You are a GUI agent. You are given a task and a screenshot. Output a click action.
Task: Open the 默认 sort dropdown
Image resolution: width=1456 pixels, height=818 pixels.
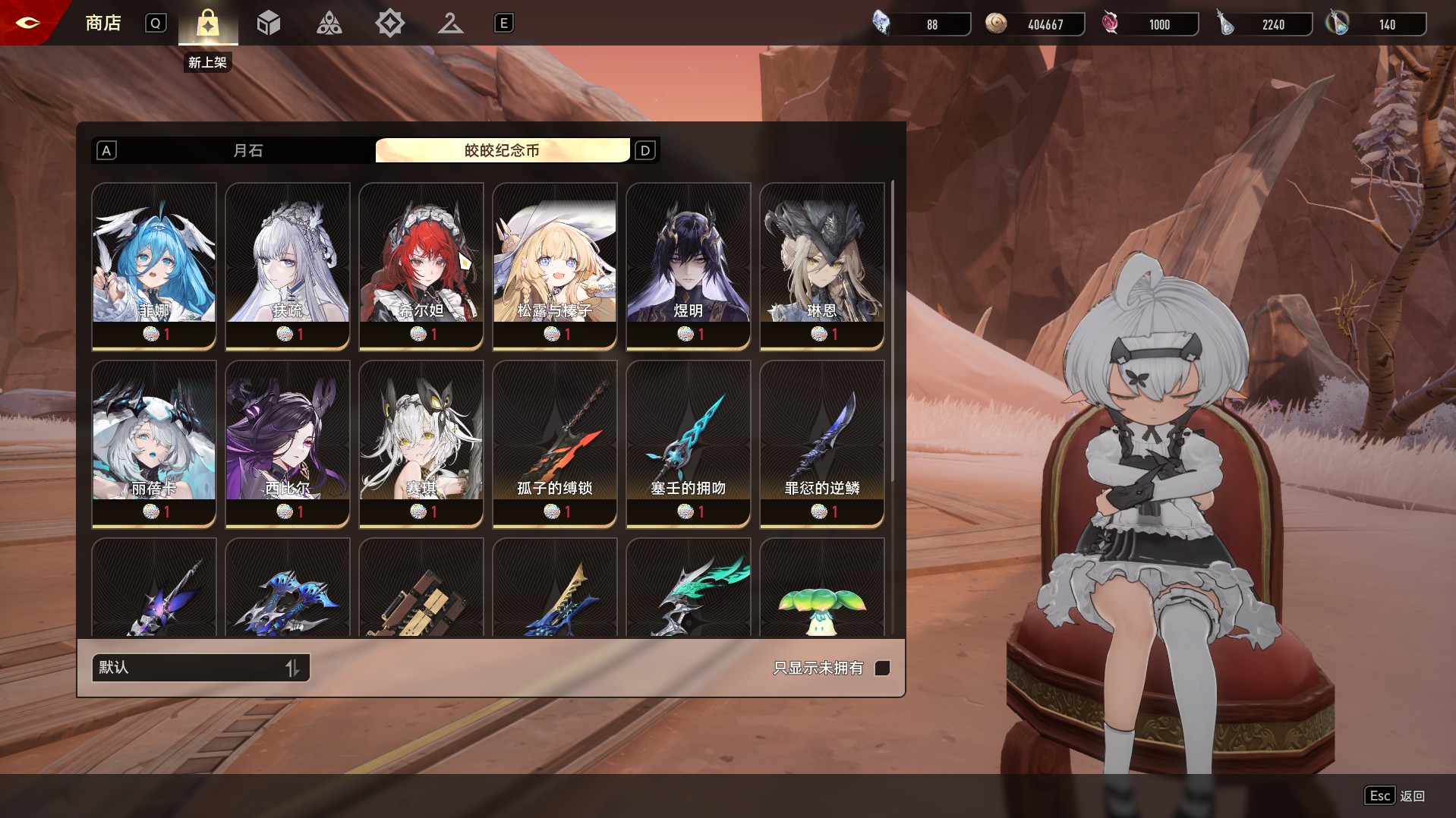click(200, 668)
